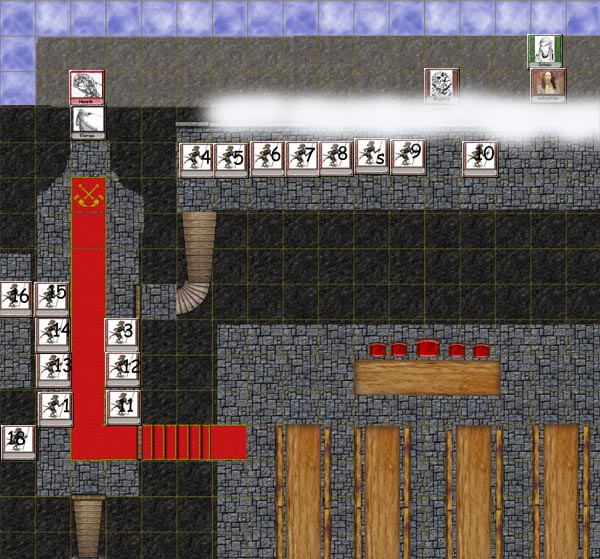The image size is (600, 559).
Task: Select token number 7 on the map
Action: (302, 158)
